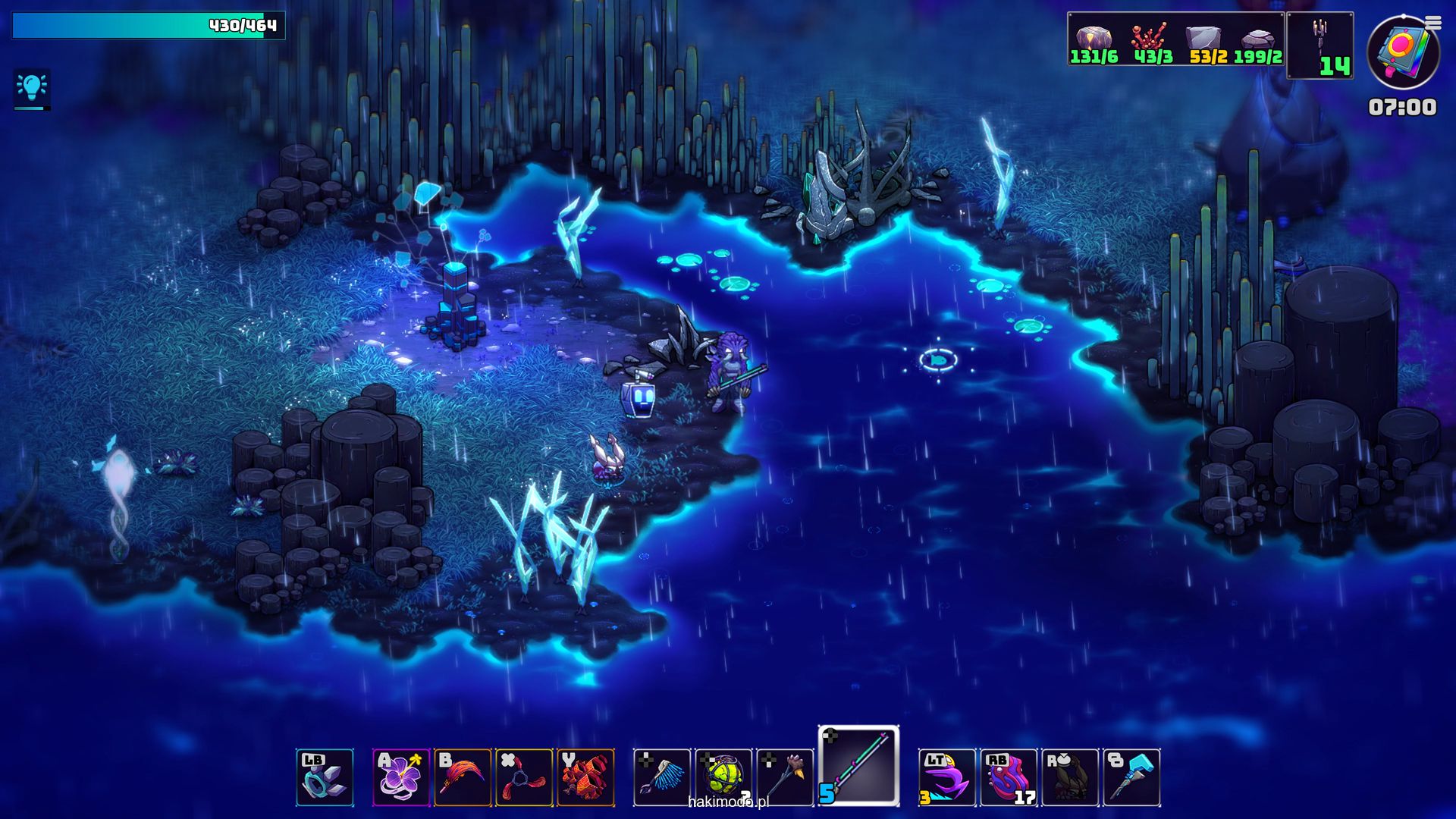Activate the purple dash ability slot
Image resolution: width=1456 pixels, height=819 pixels.
coord(947,777)
